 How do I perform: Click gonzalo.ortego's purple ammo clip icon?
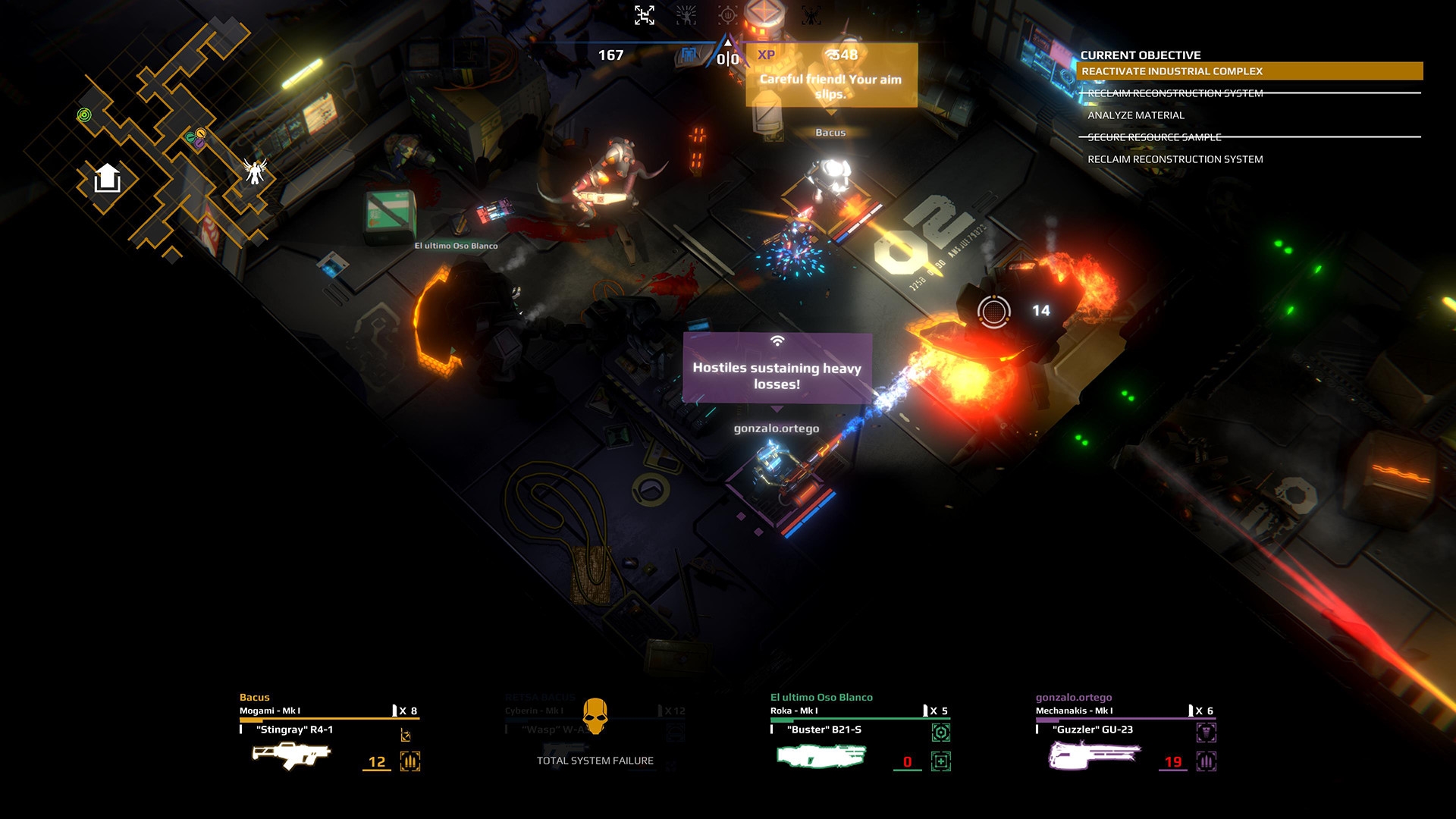coord(1207,761)
